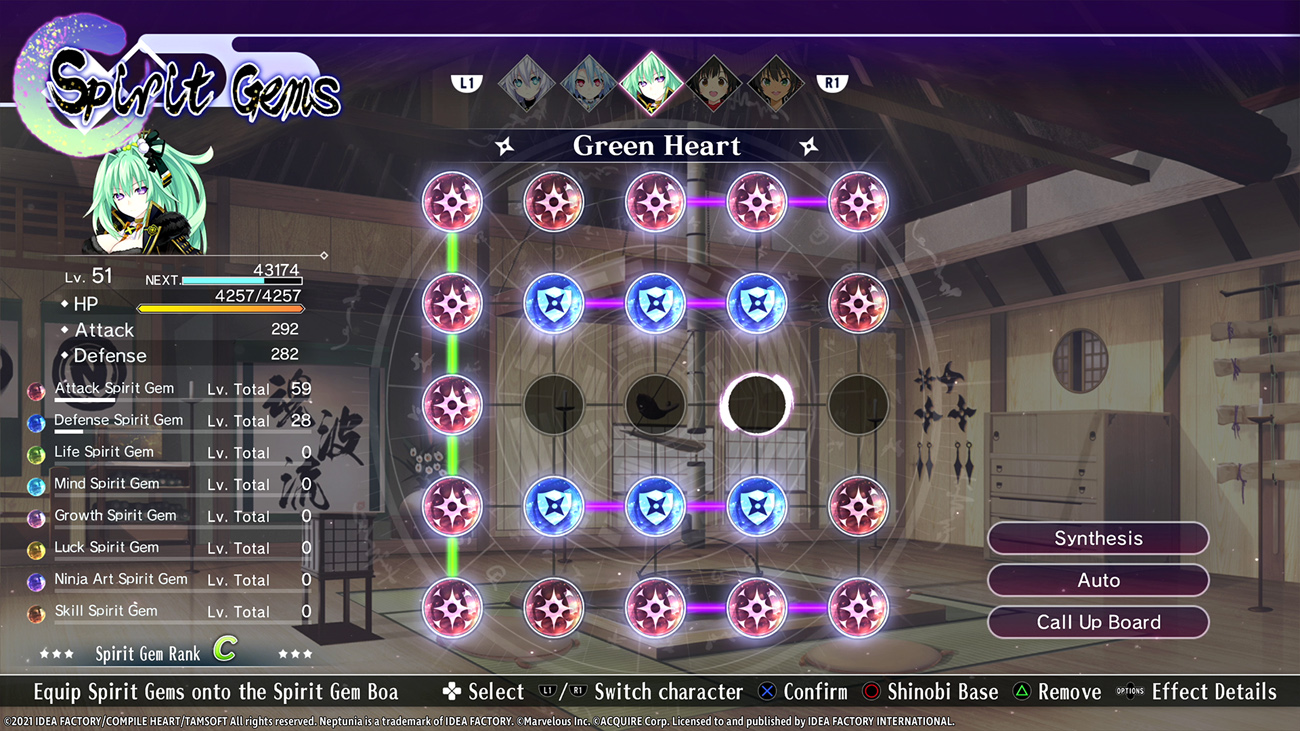Select the Growth Spirit Gem row

[x=170, y=516]
